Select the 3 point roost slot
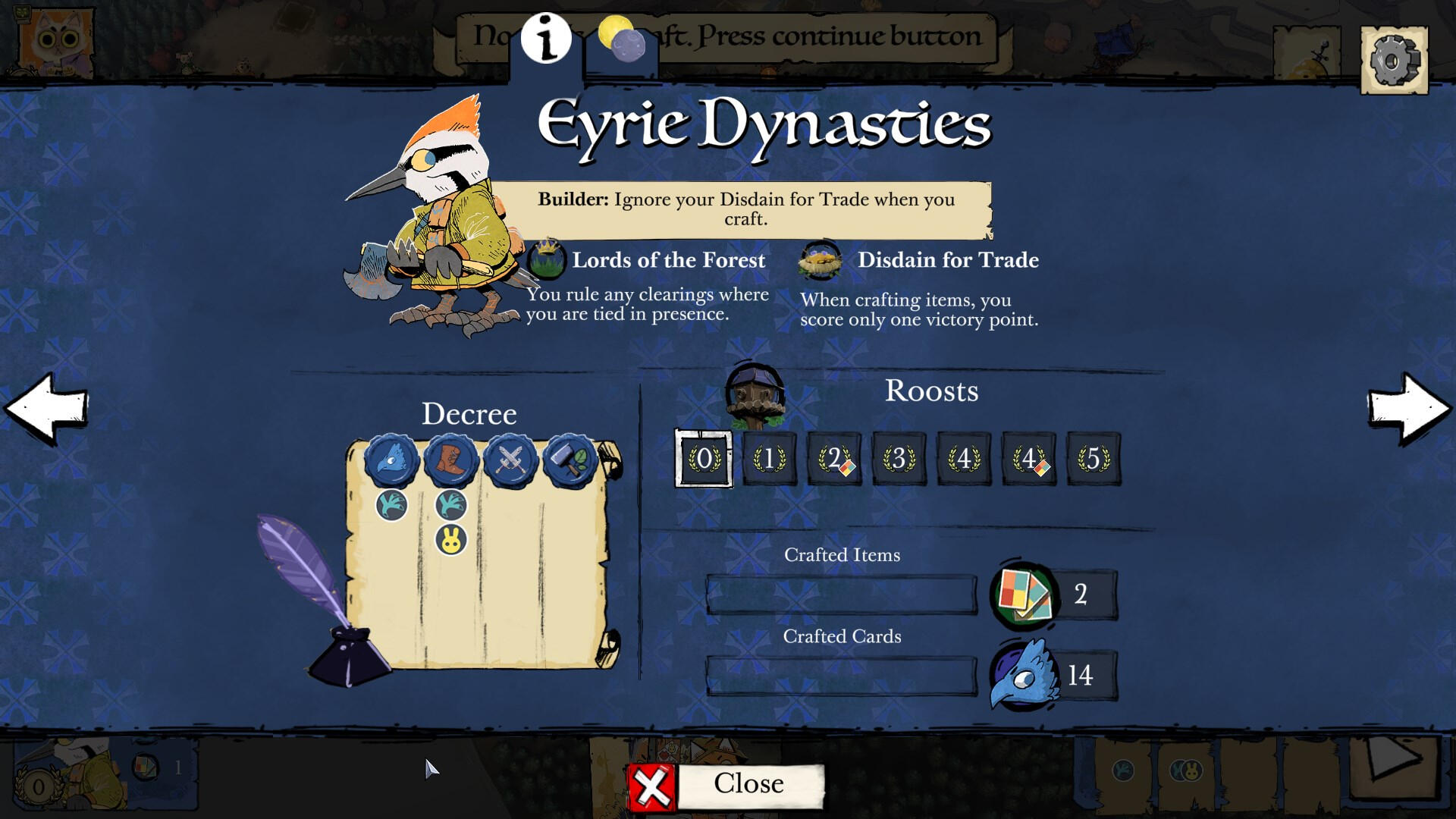Screen dimensions: 1456x819 (x=899, y=459)
